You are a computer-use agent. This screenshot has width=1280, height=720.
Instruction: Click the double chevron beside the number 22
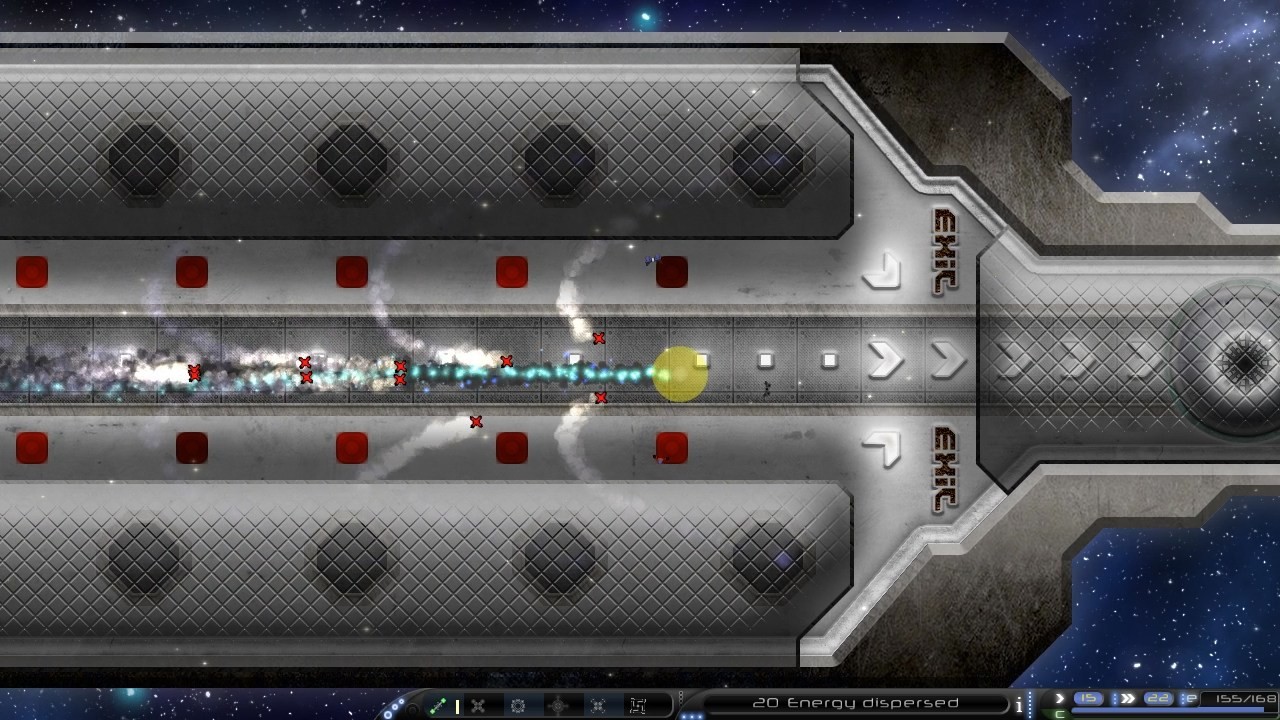pos(1126,698)
